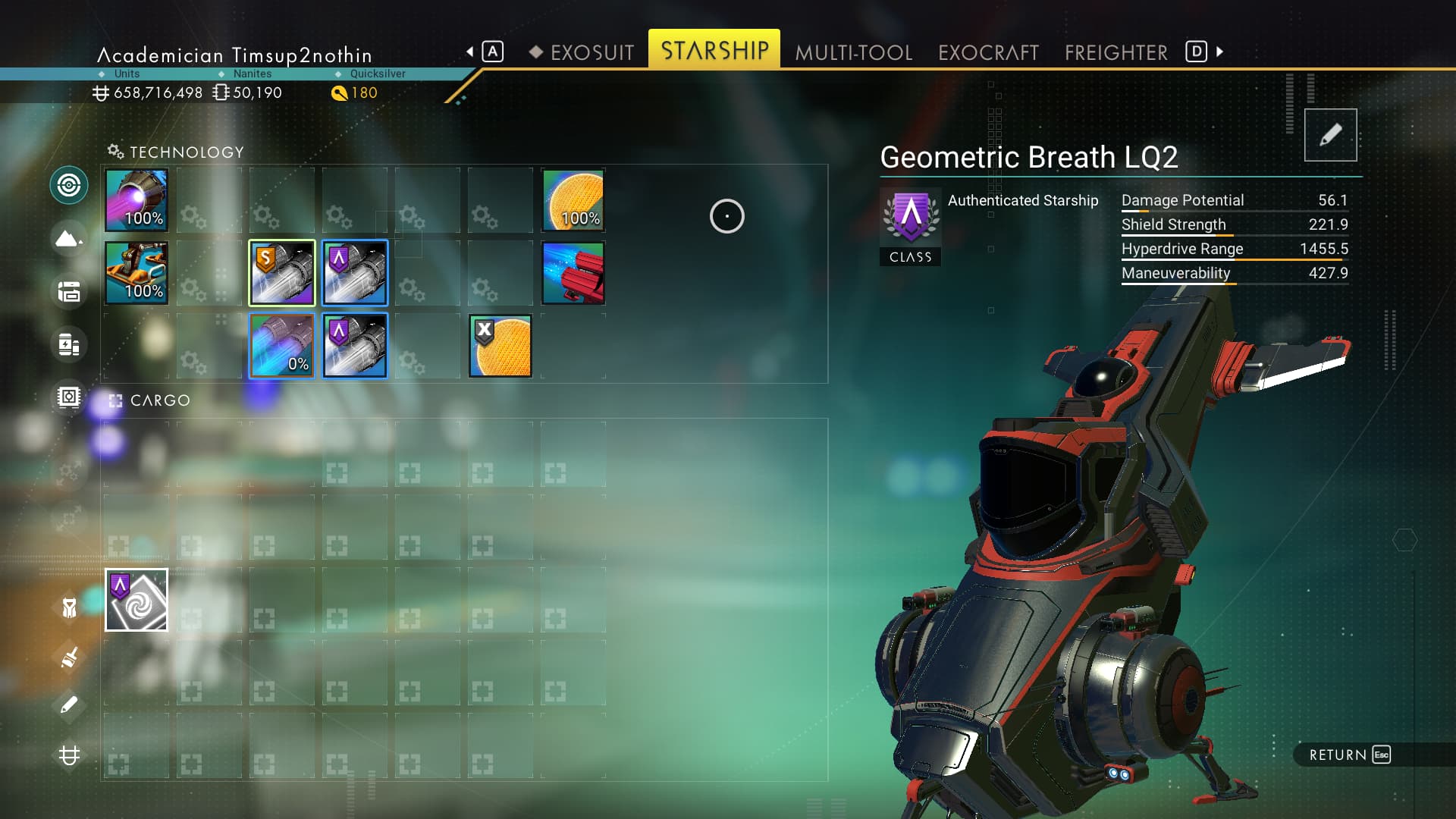Open the Multi-Tool tab
1456x819 pixels.
(x=853, y=52)
